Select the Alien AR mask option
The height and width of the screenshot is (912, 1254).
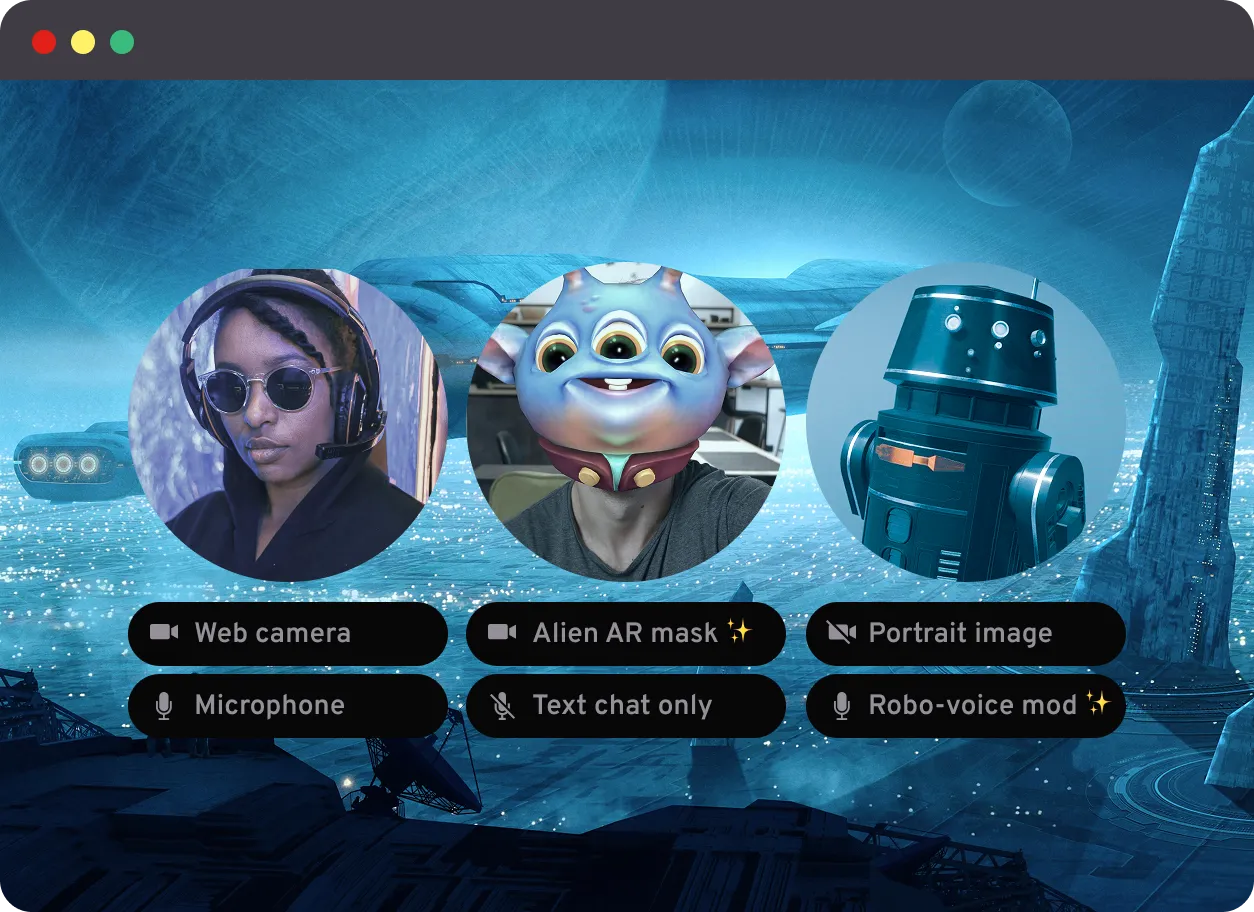pos(625,633)
